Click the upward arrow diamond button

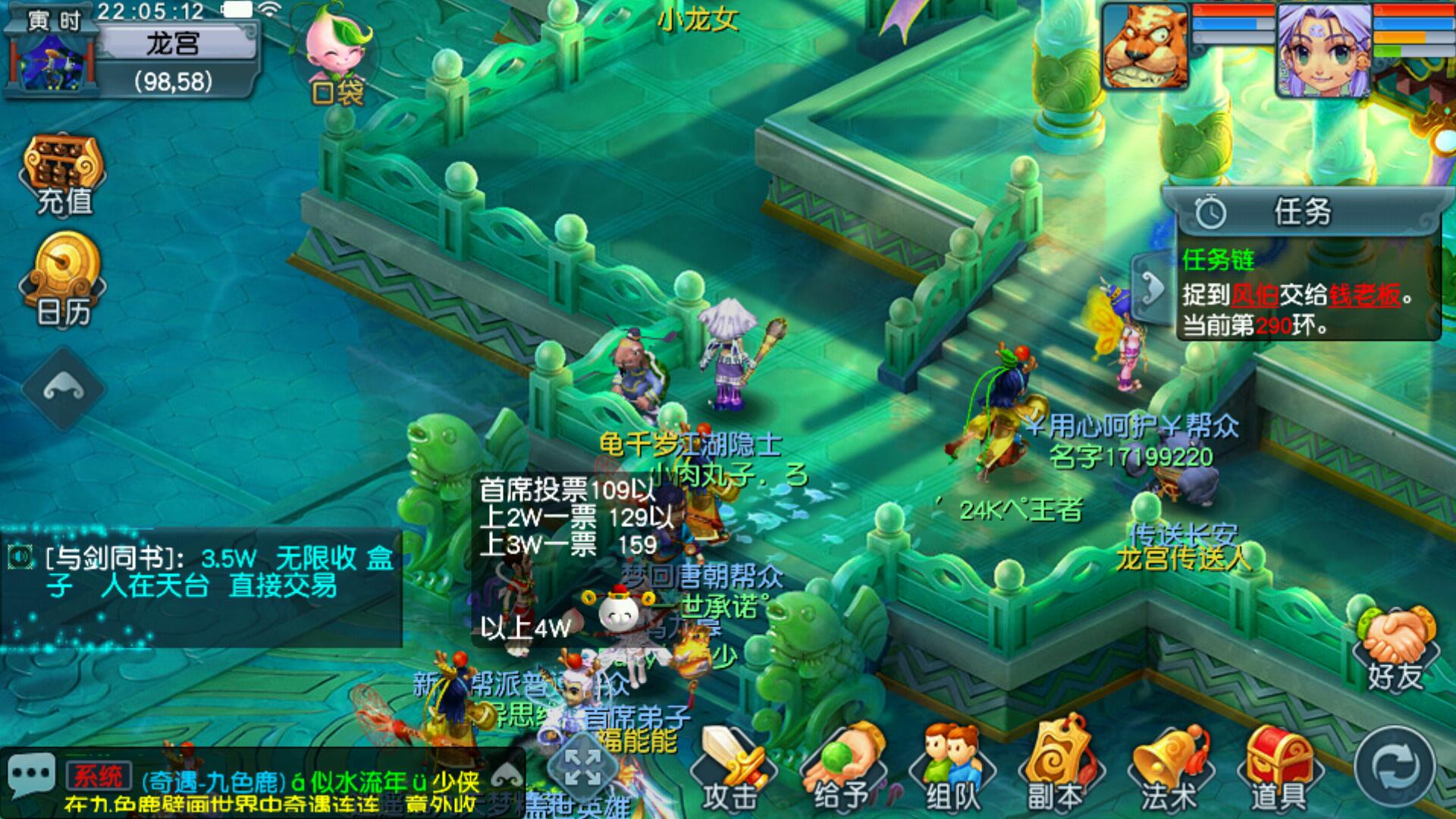pyautogui.click(x=64, y=389)
